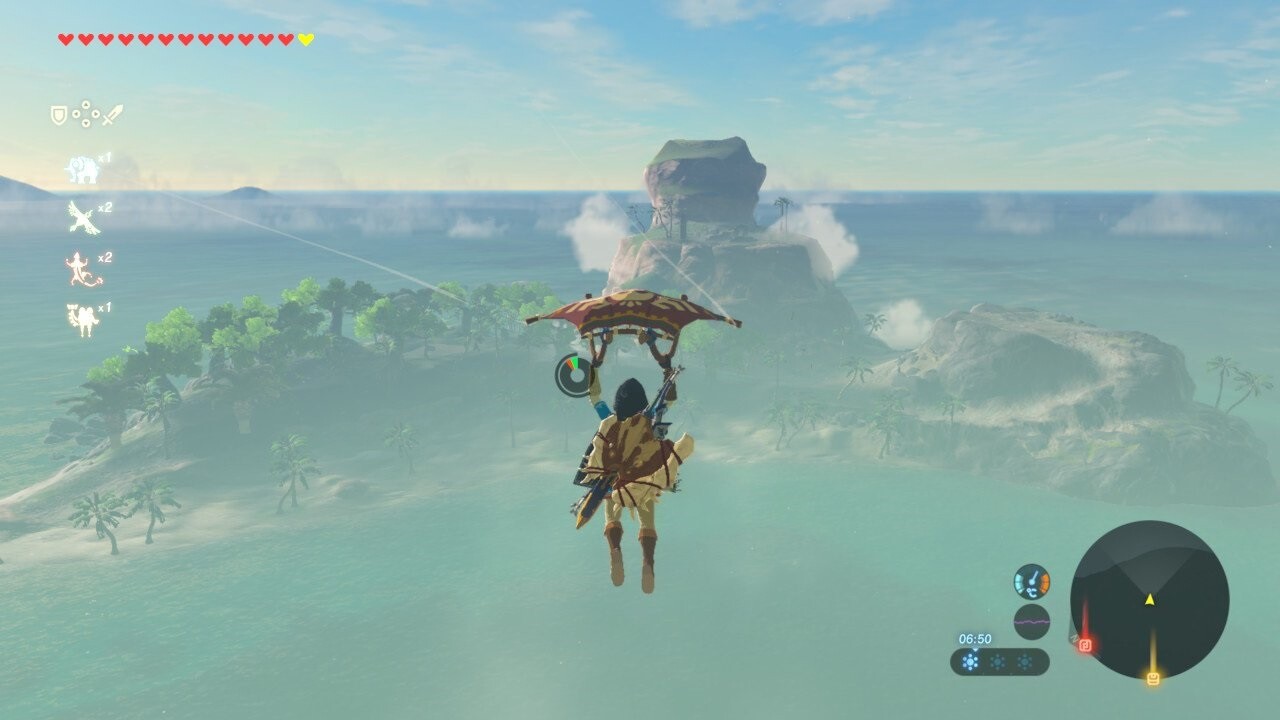The height and width of the screenshot is (720, 1280).
Task: Select the x2 bird ability counter label
Action: [104, 206]
